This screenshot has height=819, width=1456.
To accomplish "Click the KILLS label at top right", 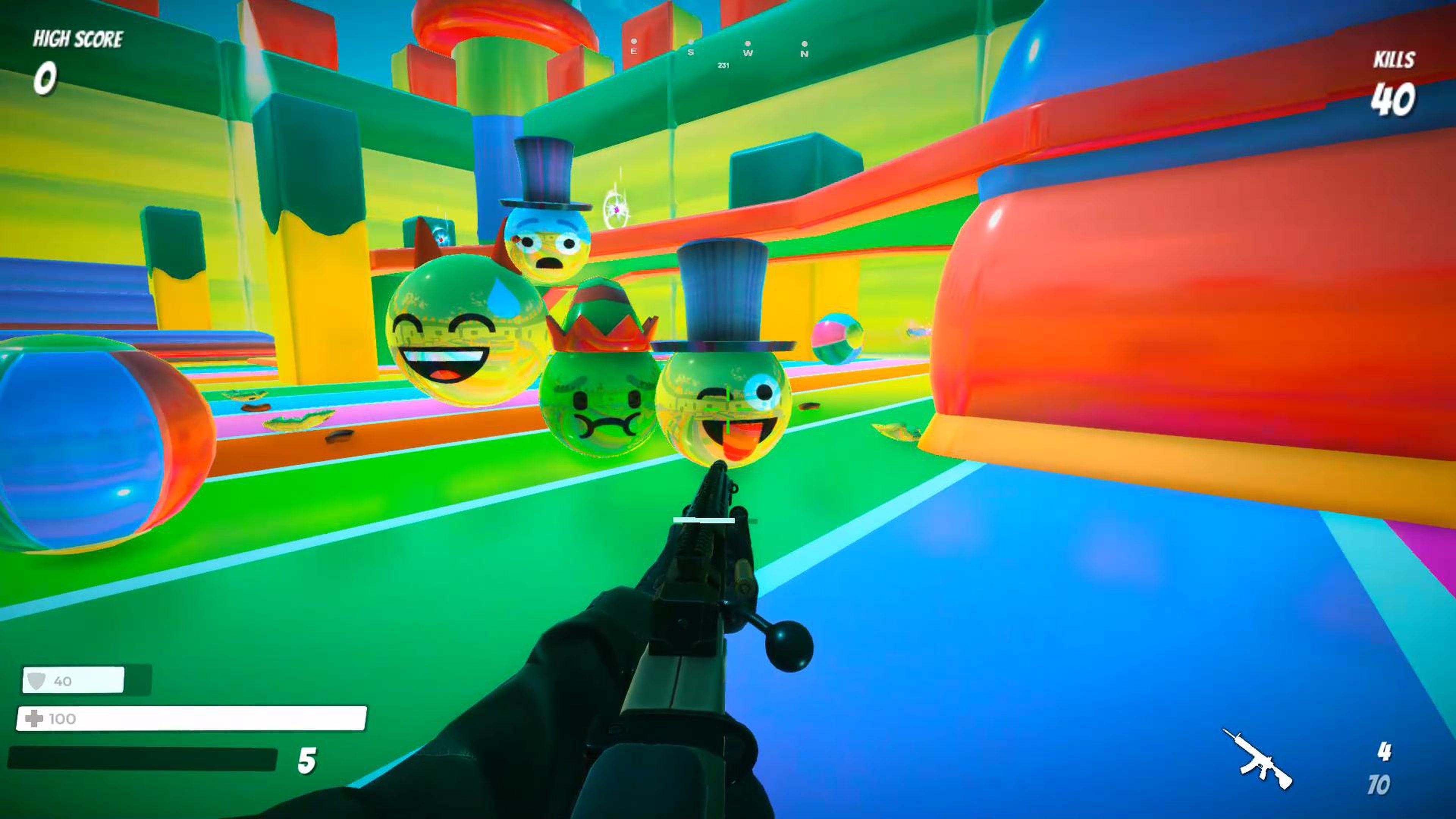I will pos(1394,60).
